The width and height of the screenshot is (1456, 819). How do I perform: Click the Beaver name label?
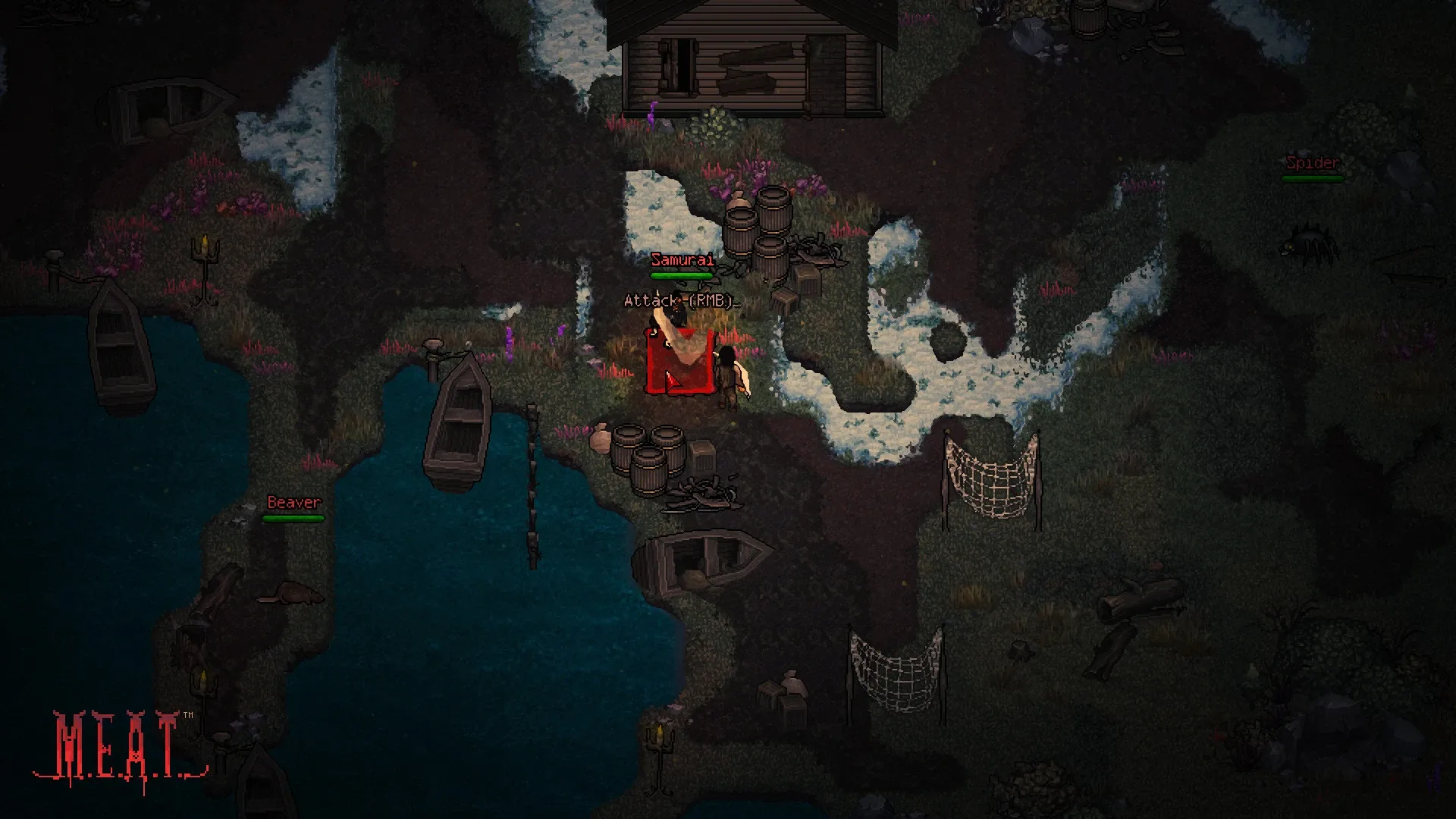(293, 502)
